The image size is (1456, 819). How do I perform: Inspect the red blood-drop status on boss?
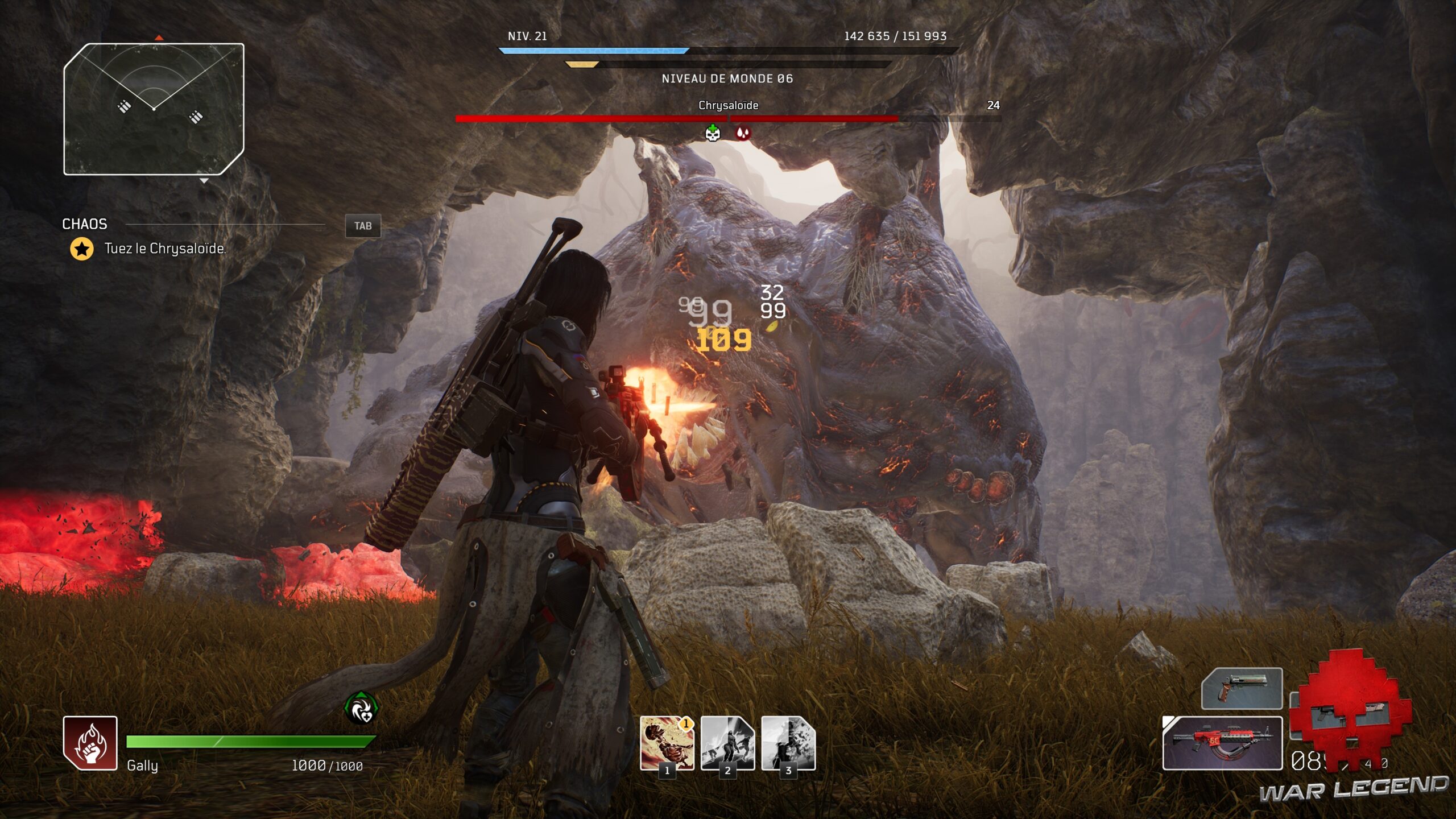pos(743,133)
